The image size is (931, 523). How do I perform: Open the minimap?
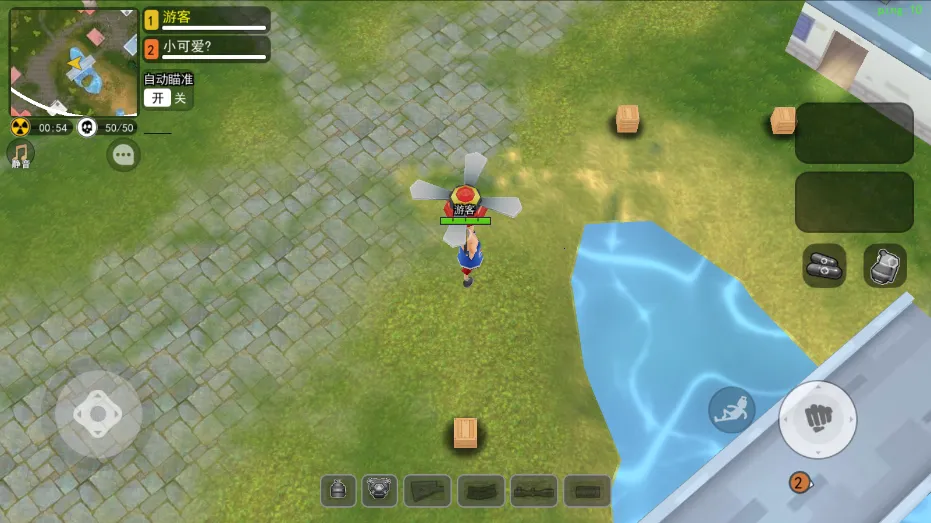73,62
